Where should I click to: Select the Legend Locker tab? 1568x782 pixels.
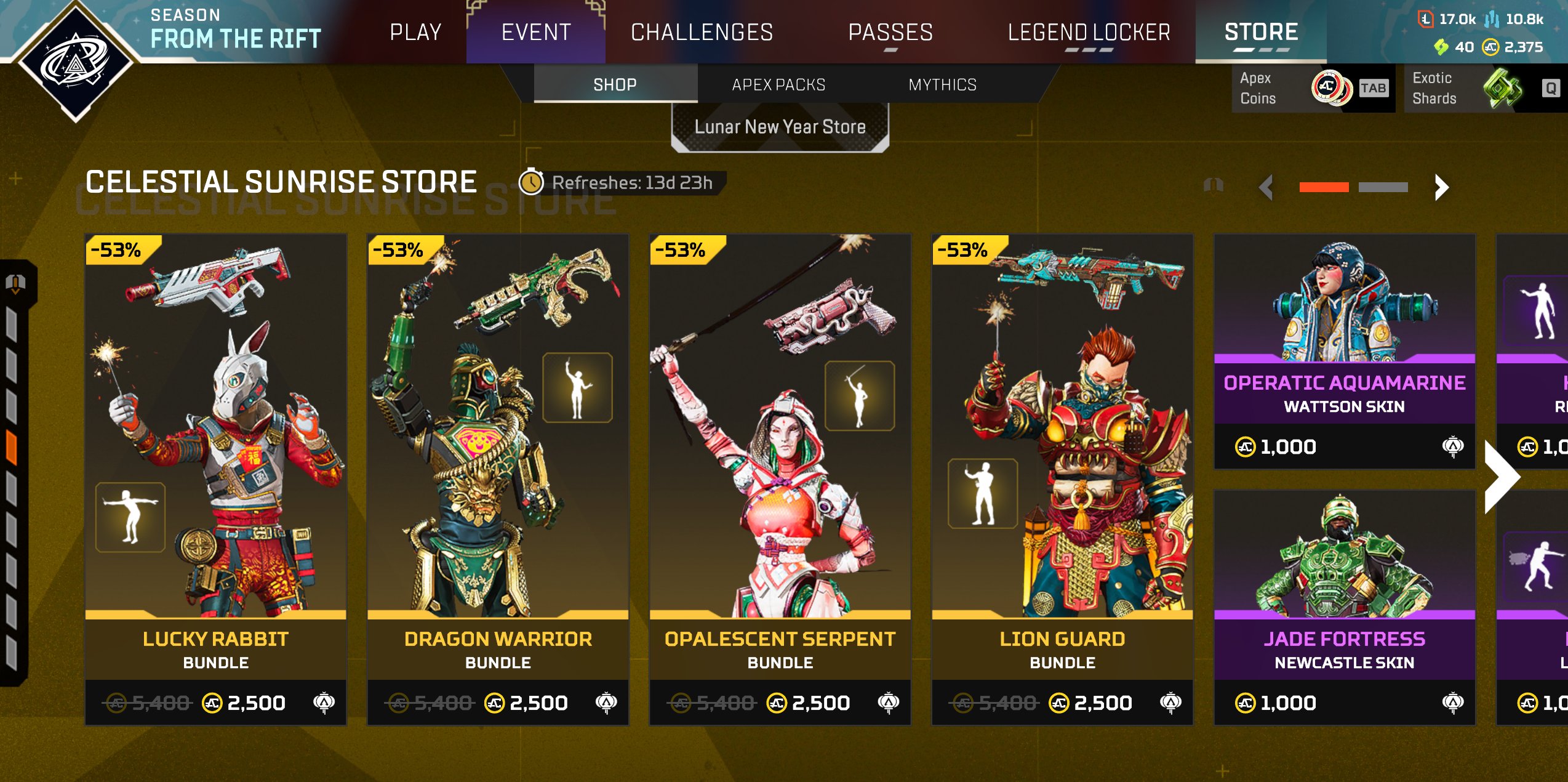(1089, 32)
